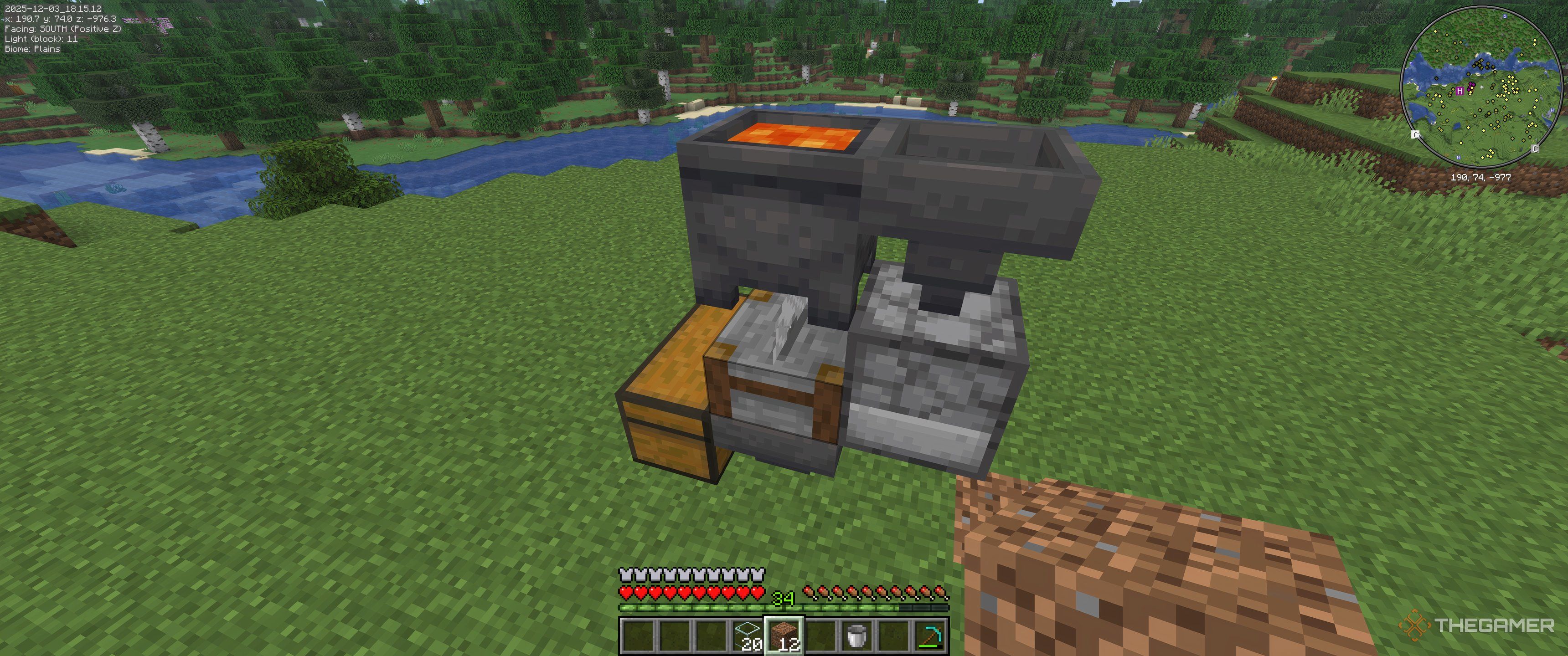The image size is (1568, 656).
Task: Select the glass block in the hotbar
Action: click(x=748, y=638)
